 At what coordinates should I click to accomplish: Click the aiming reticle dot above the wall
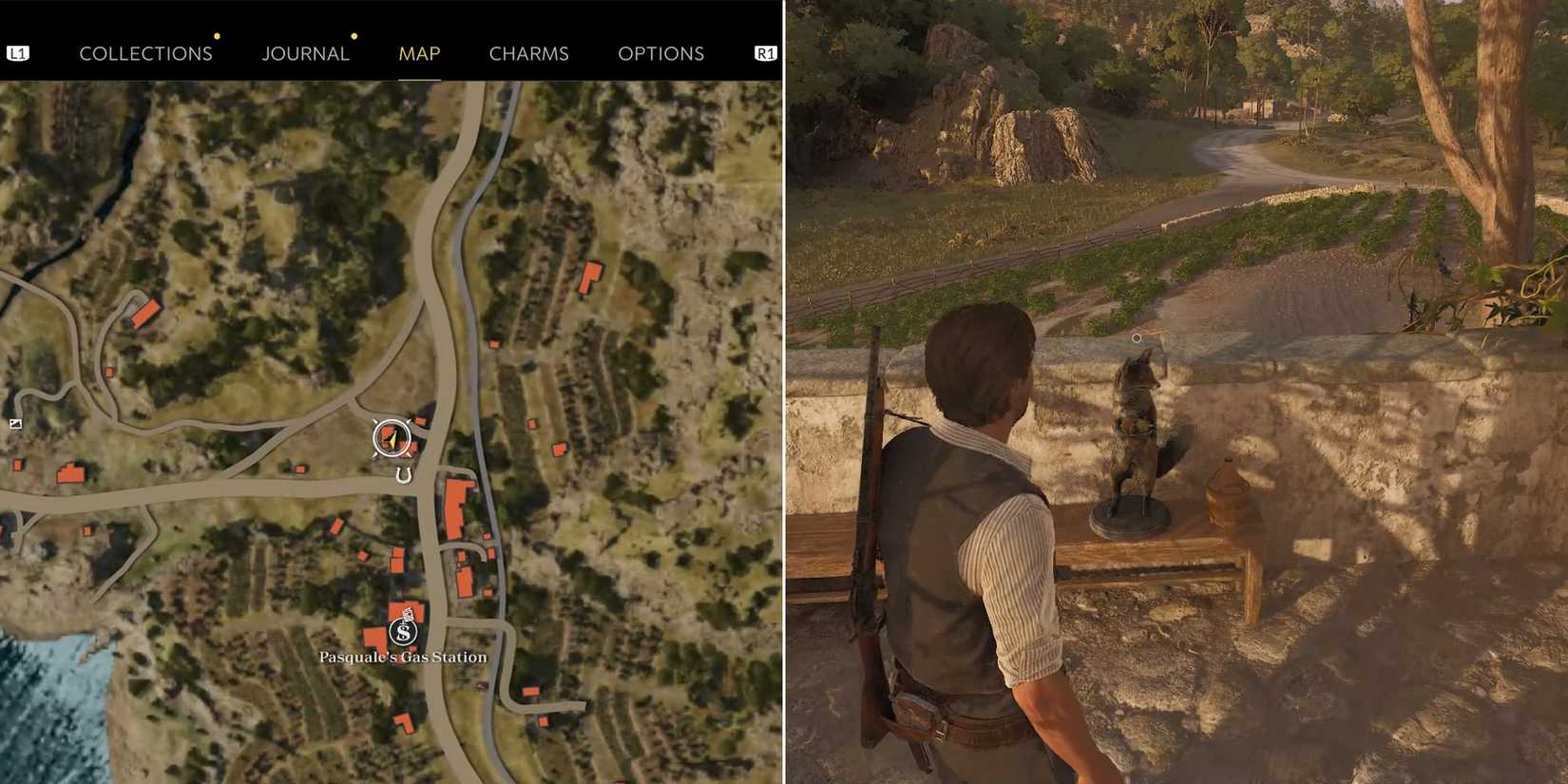click(1137, 336)
